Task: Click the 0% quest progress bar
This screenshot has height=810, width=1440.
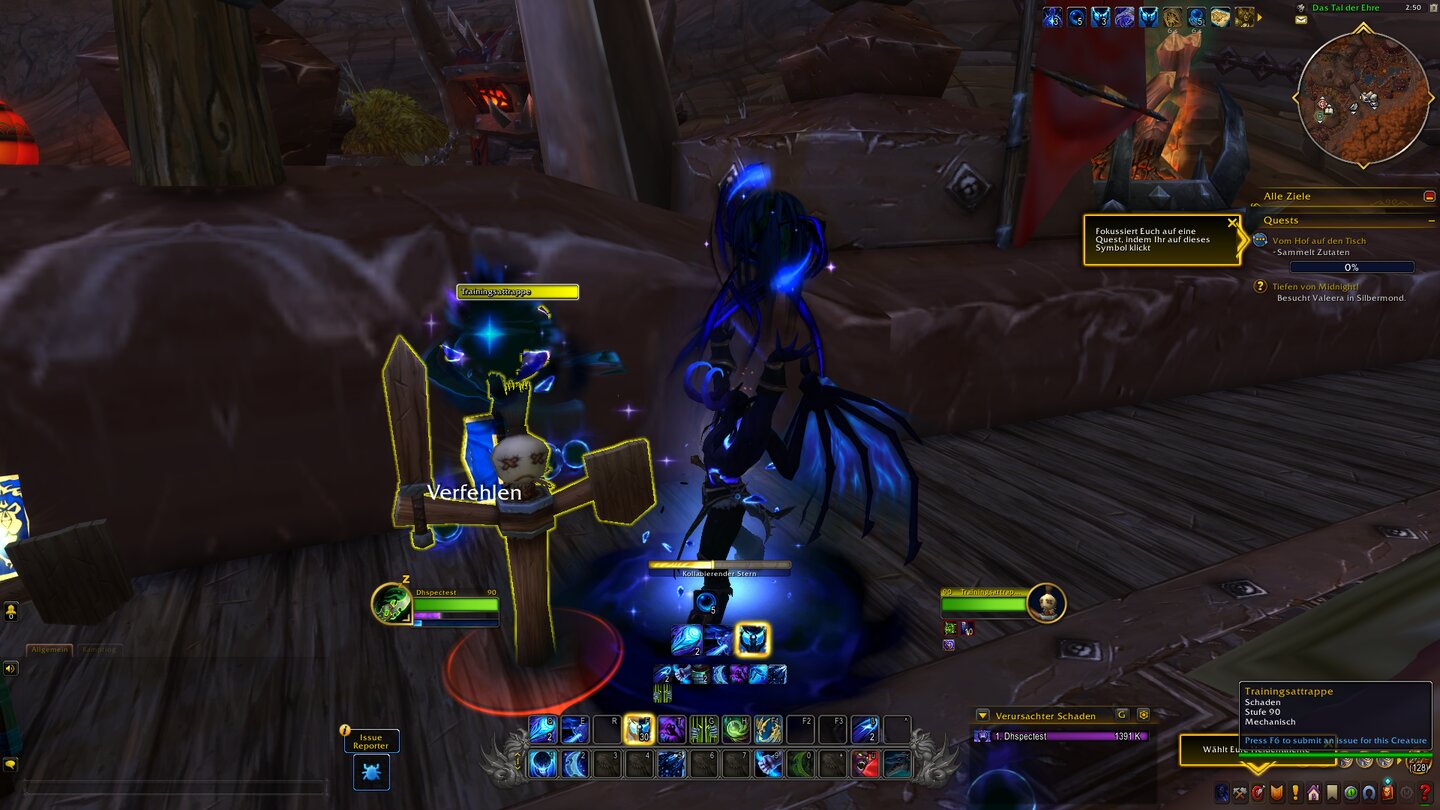Action: point(1350,268)
